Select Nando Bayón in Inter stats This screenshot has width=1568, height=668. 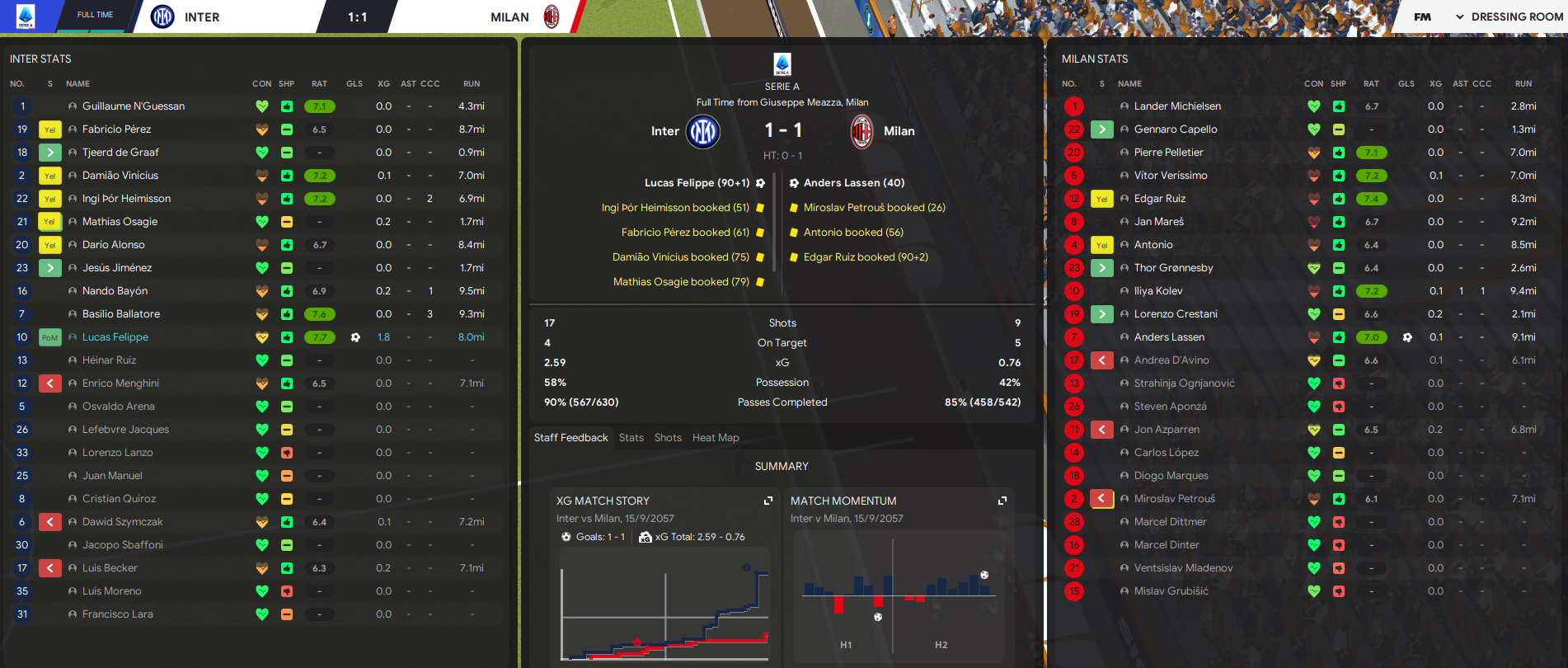click(115, 291)
